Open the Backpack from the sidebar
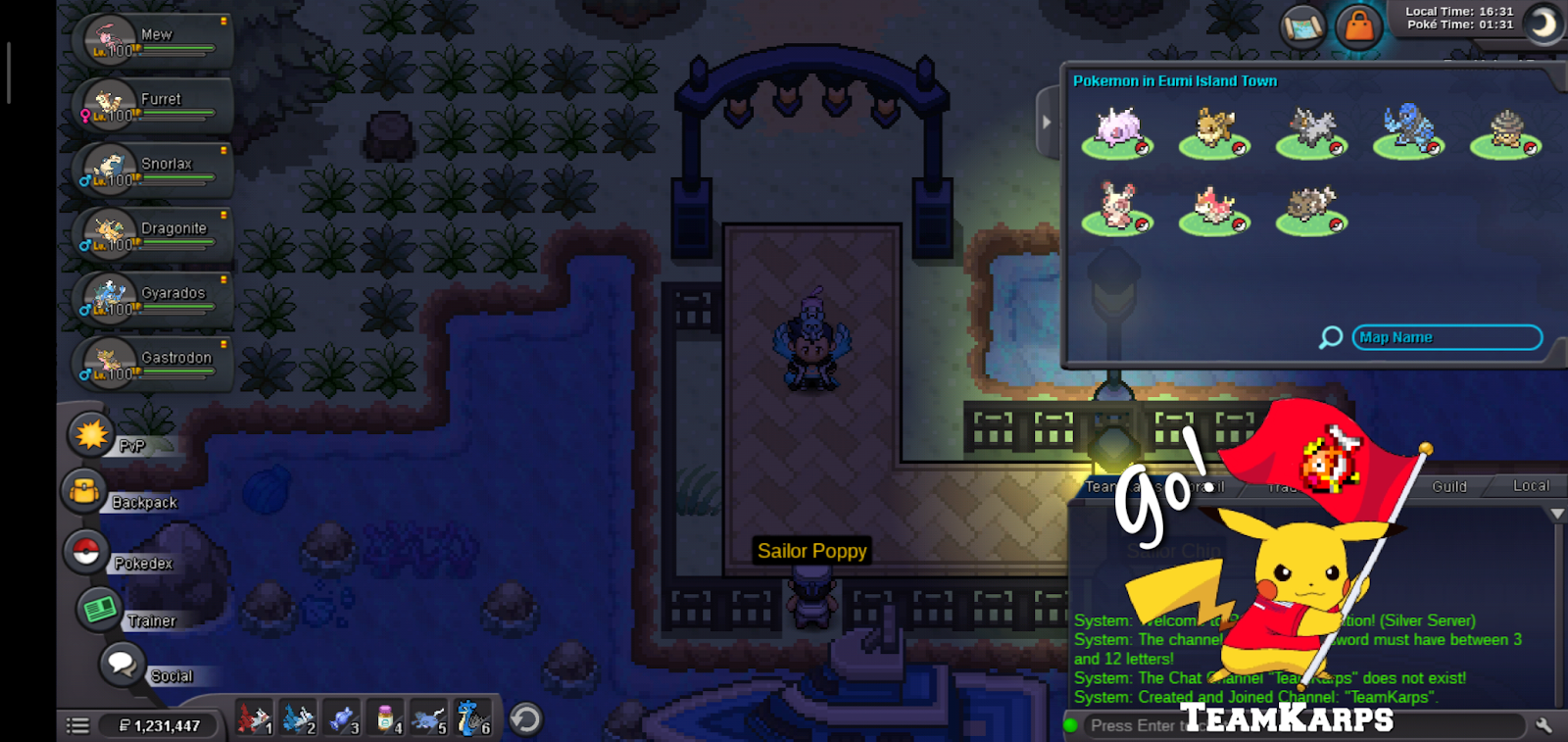Viewport: 1568px width, 742px height. pyautogui.click(x=86, y=493)
